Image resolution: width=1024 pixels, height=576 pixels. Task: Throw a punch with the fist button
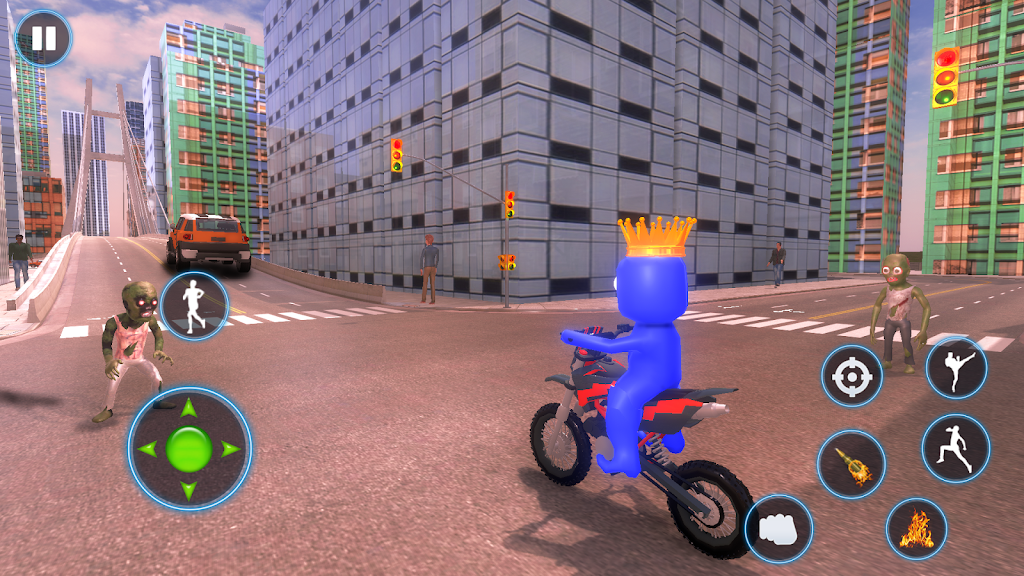(x=779, y=528)
